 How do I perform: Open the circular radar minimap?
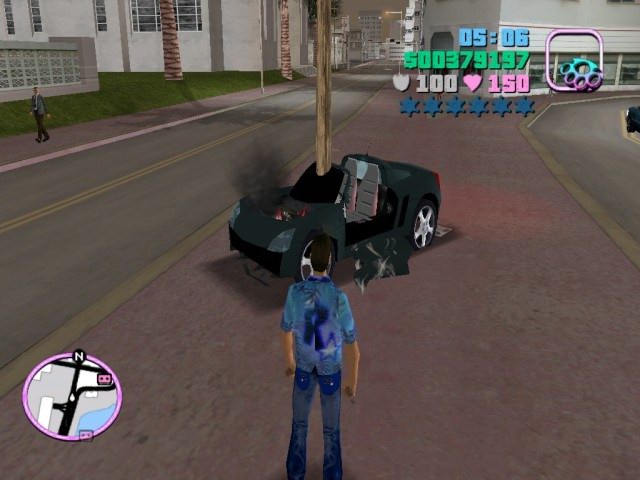coord(71,397)
